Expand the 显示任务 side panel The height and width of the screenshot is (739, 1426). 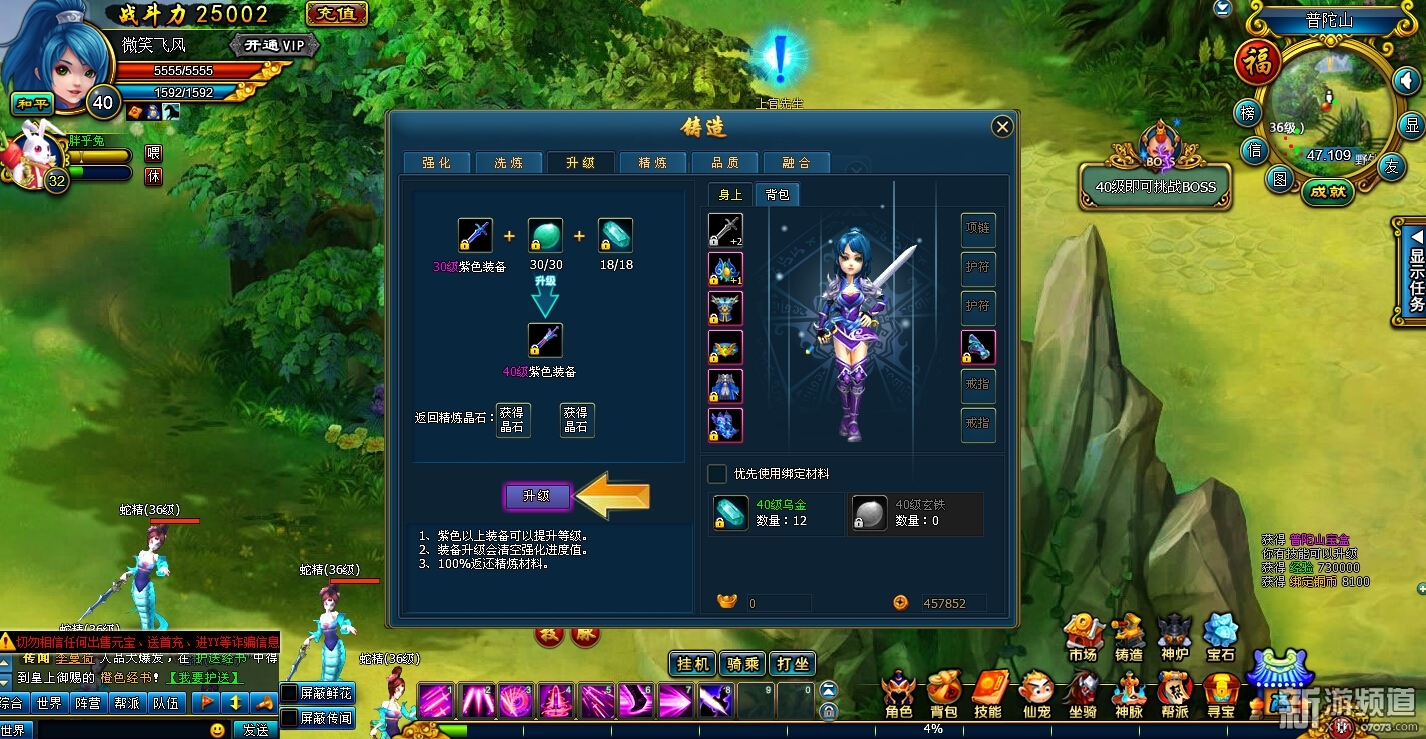[x=1414, y=271]
